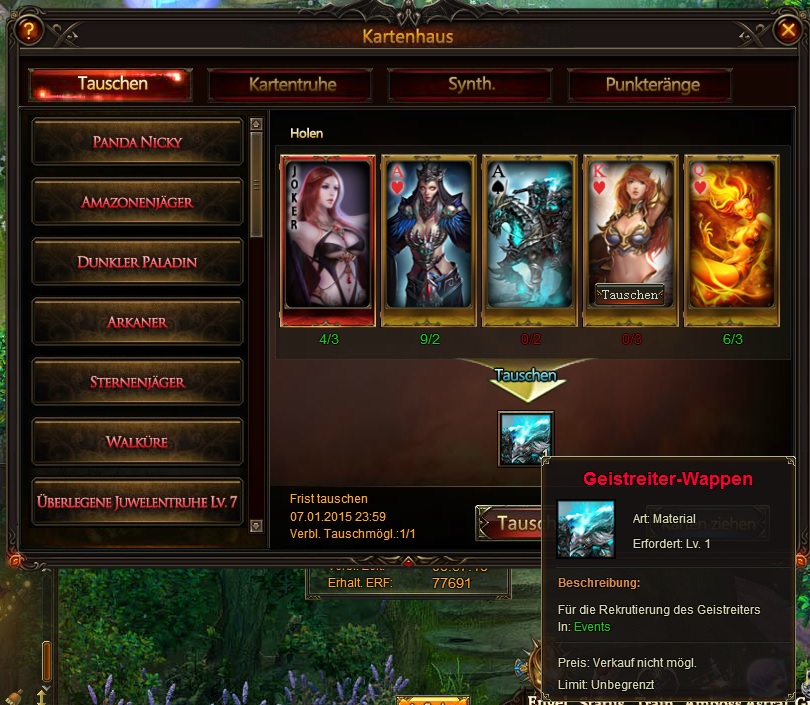
Task: Open the help question mark button
Action: pyautogui.click(x=27, y=30)
